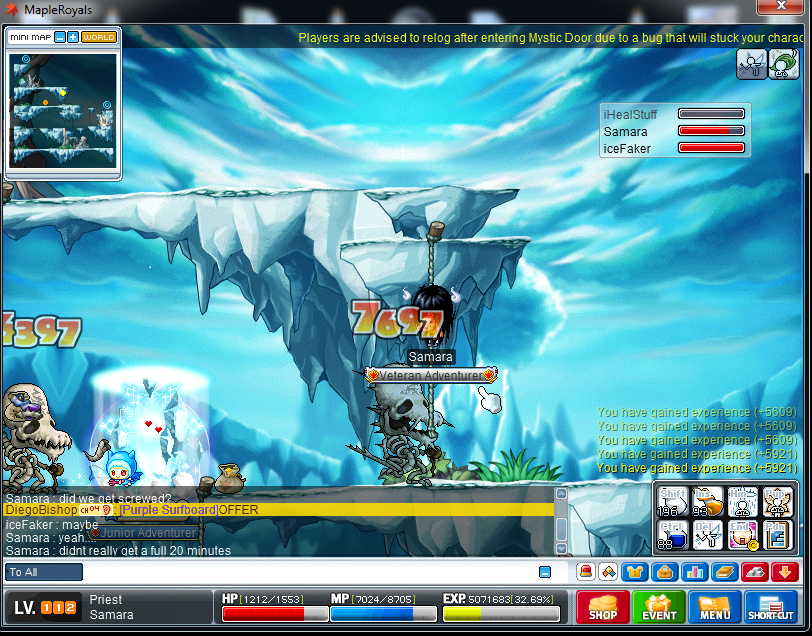Viewport: 812px width, 636px height.
Task: Open the Cash Shop button
Action: [603, 606]
